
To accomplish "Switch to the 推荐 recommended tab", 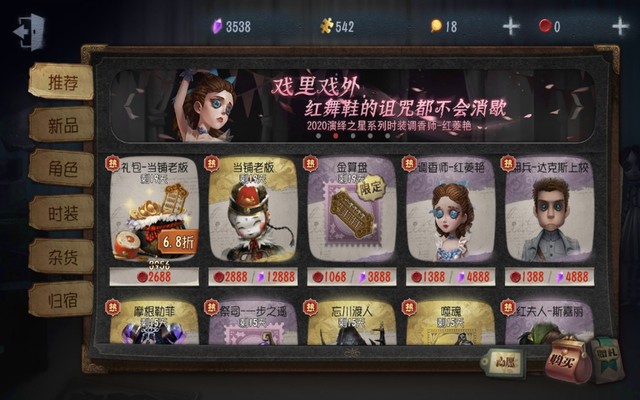I will [60, 82].
